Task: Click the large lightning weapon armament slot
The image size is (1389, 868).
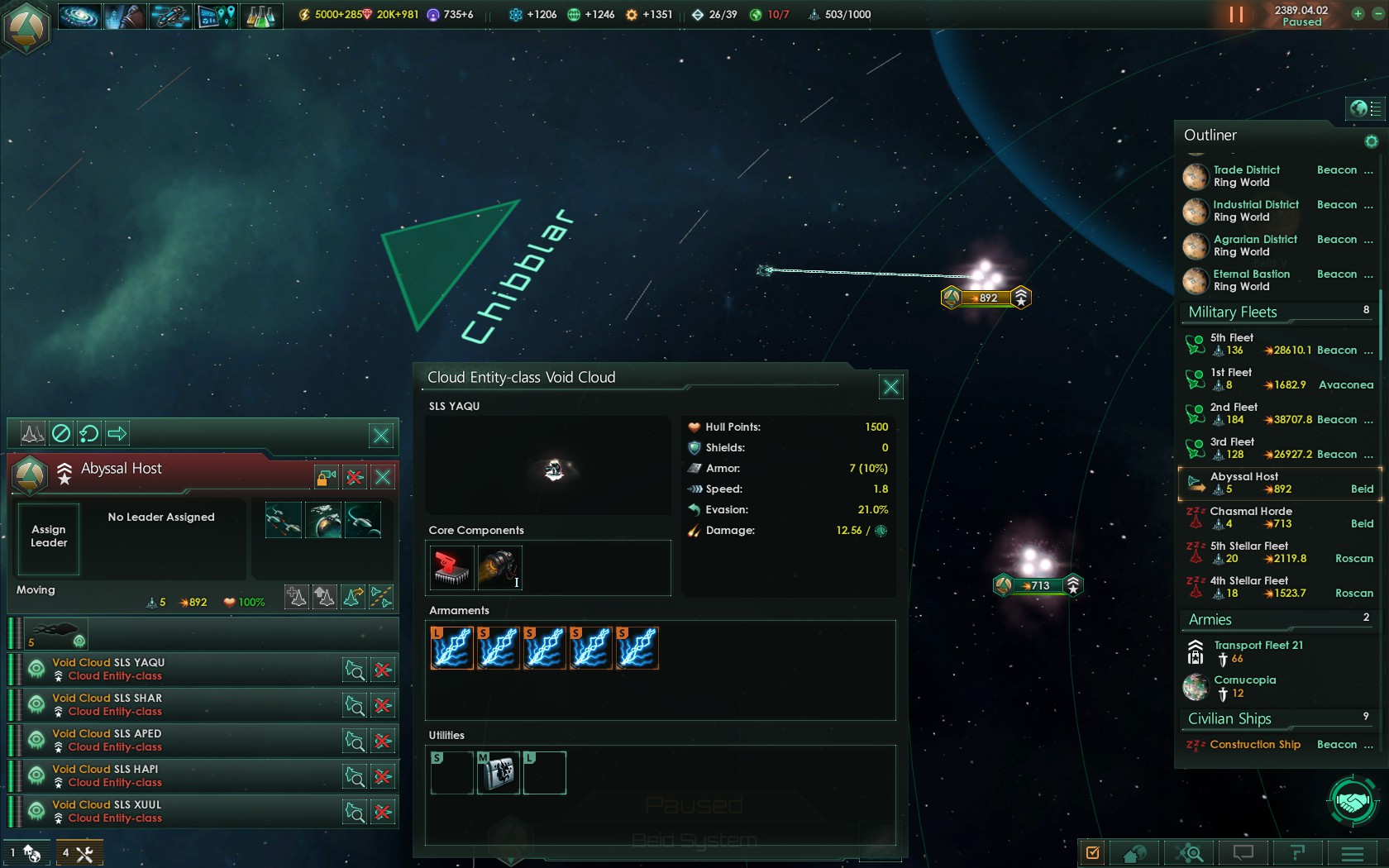Action: (x=451, y=647)
